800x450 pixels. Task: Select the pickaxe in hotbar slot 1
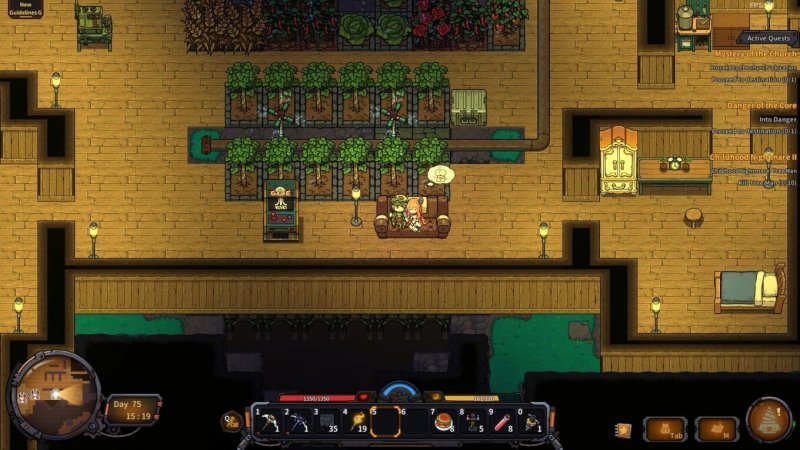click(x=269, y=422)
